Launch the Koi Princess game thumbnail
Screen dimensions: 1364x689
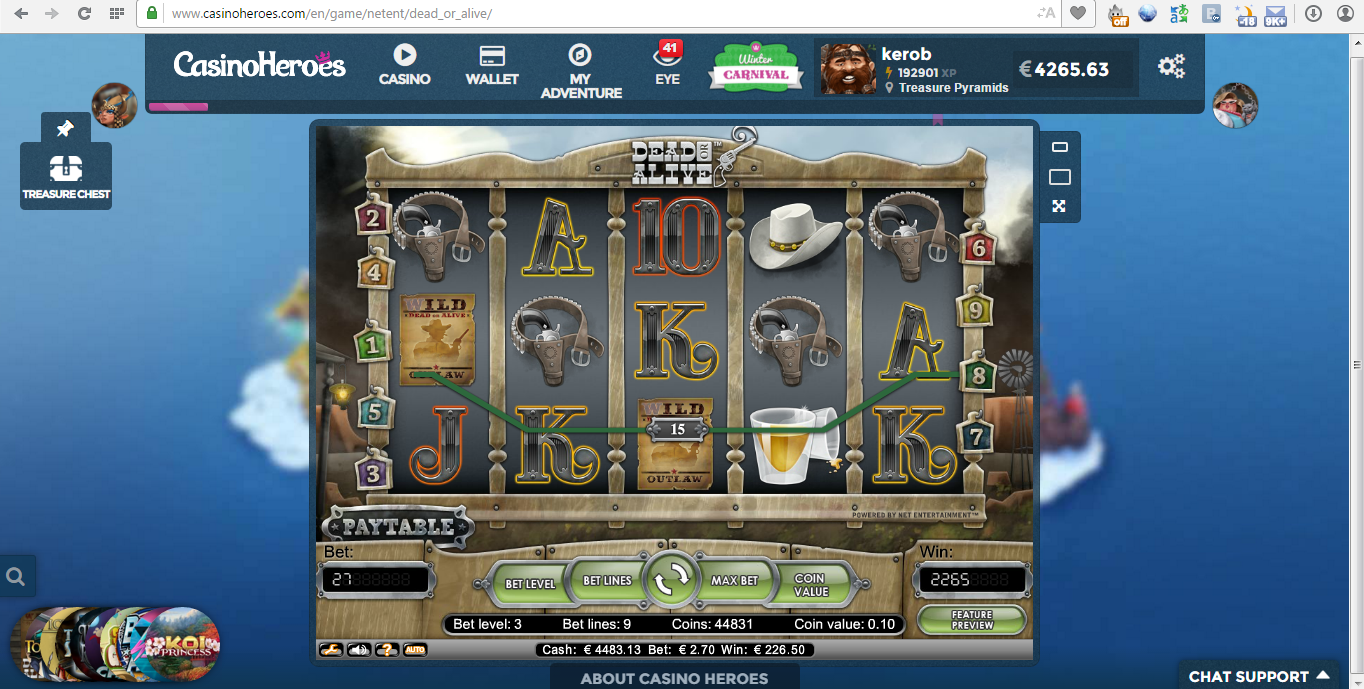(182, 645)
